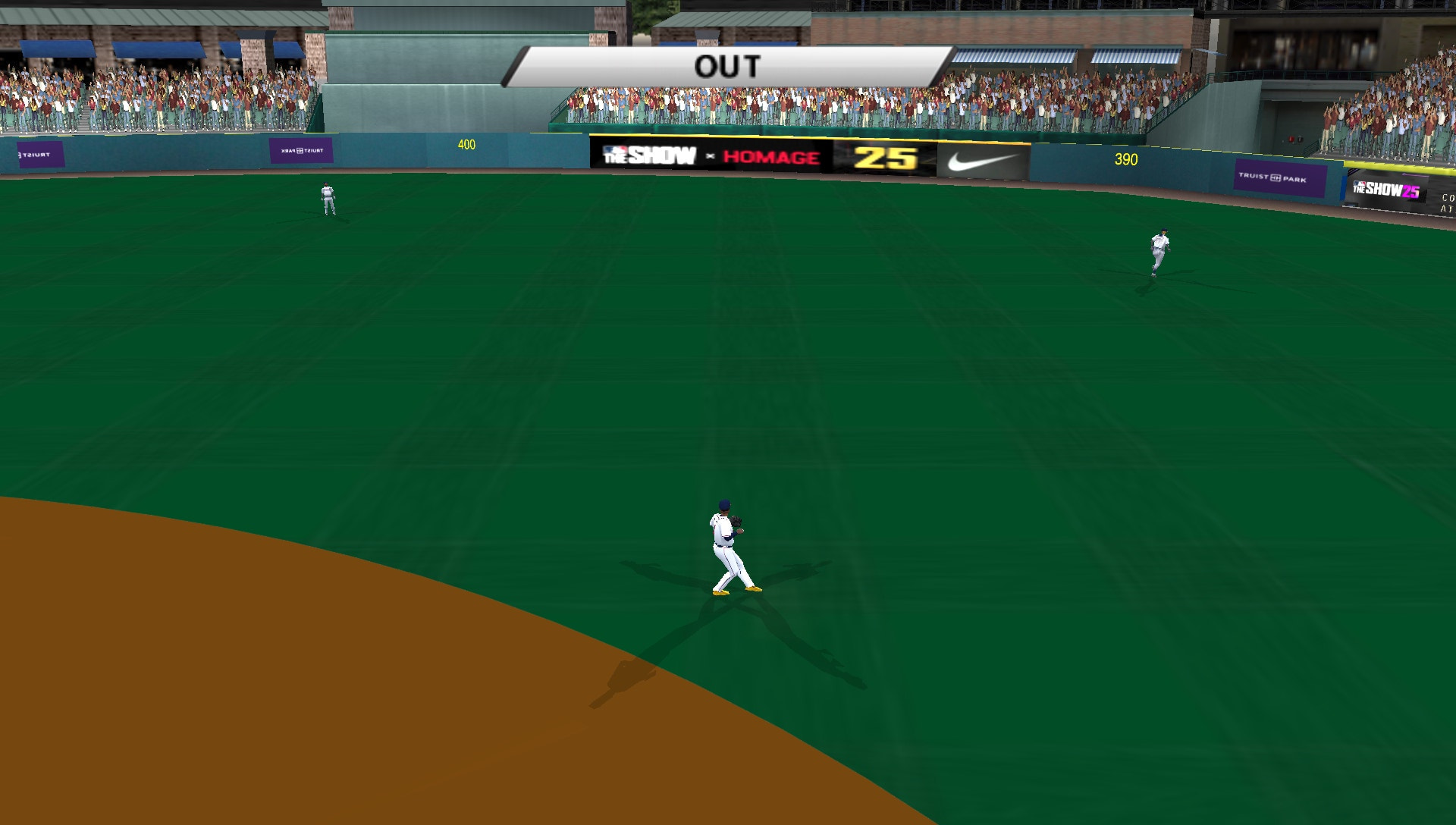Click the 400 distance marker

tap(466, 143)
